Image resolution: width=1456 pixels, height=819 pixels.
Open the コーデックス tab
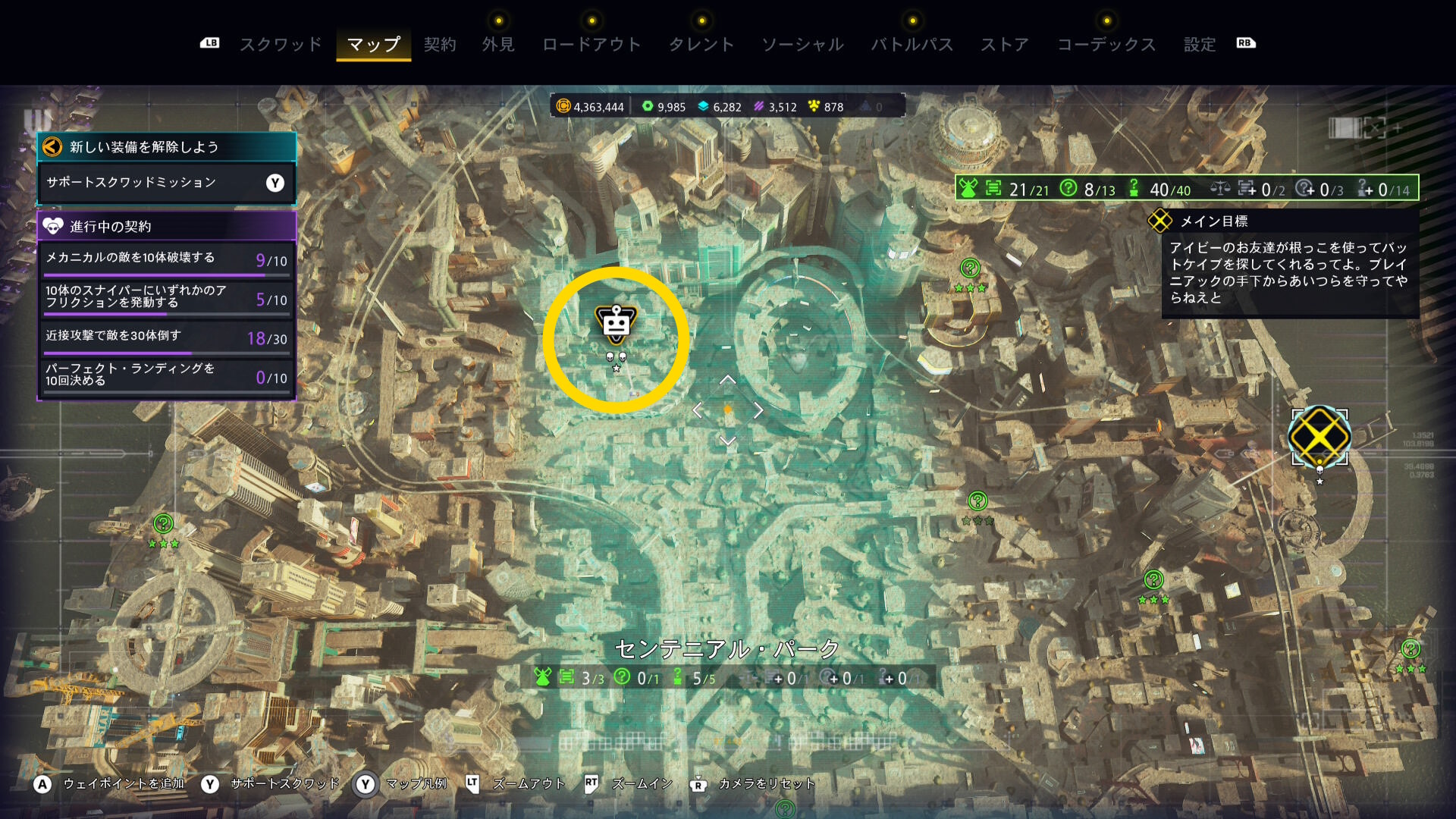[1106, 45]
